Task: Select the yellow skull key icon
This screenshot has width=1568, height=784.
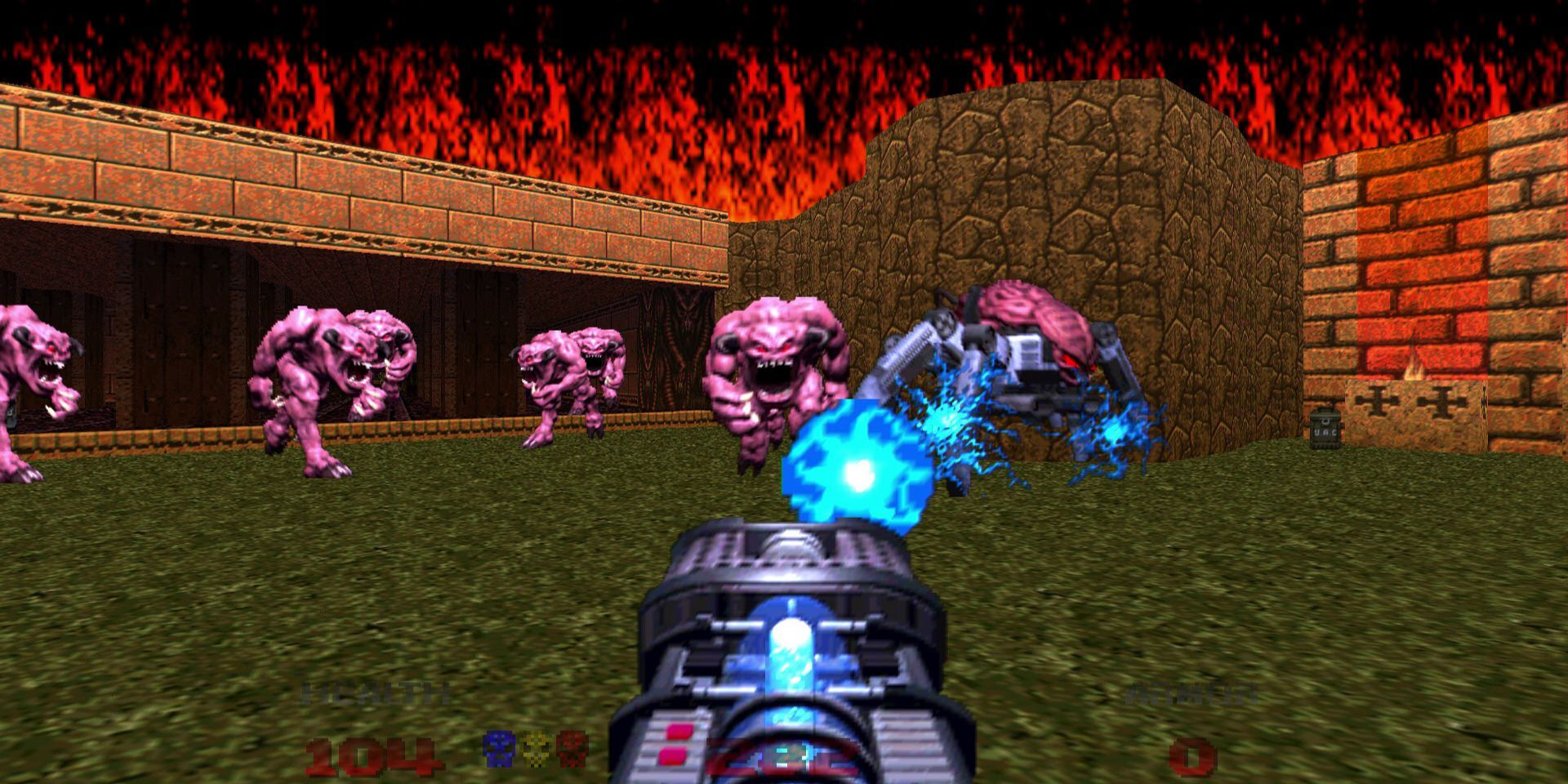Action: pyautogui.click(x=535, y=747)
